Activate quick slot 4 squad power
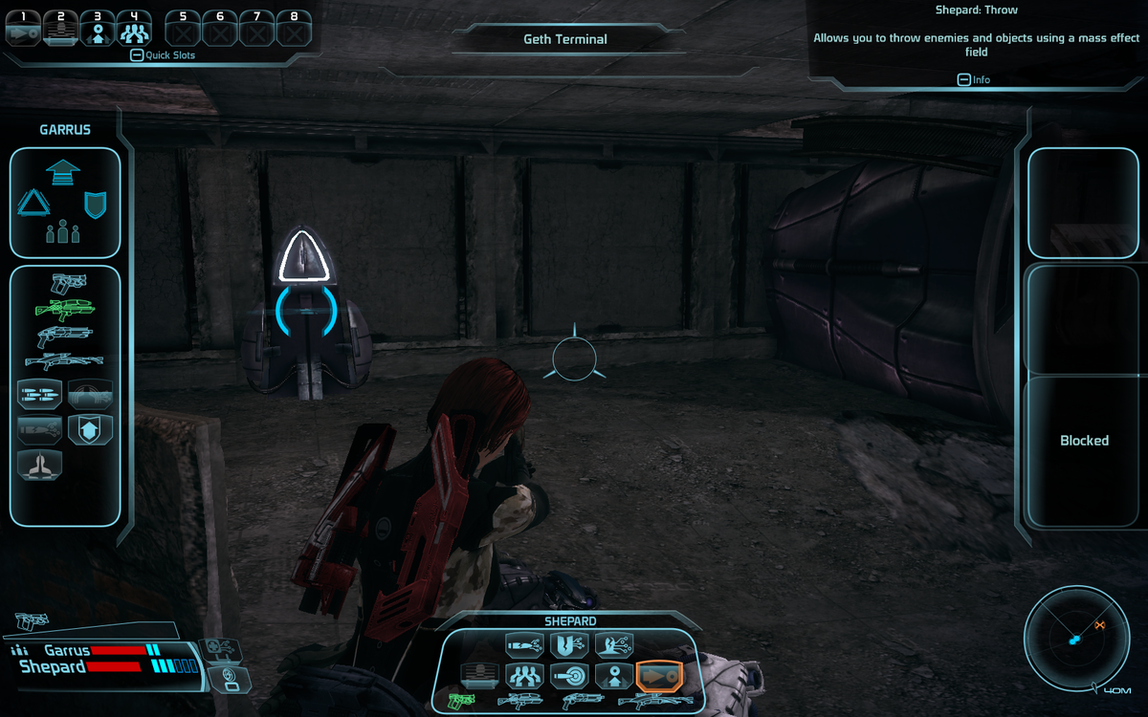 pos(133,30)
